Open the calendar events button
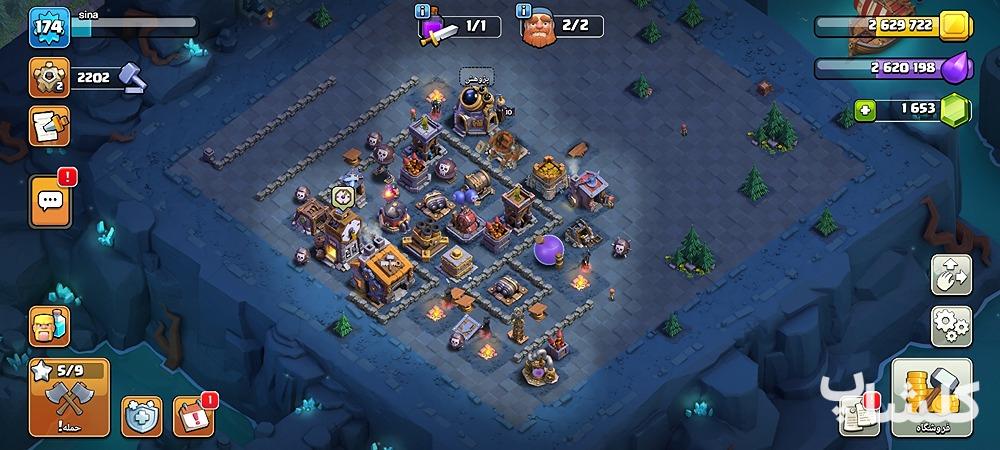 194,416
